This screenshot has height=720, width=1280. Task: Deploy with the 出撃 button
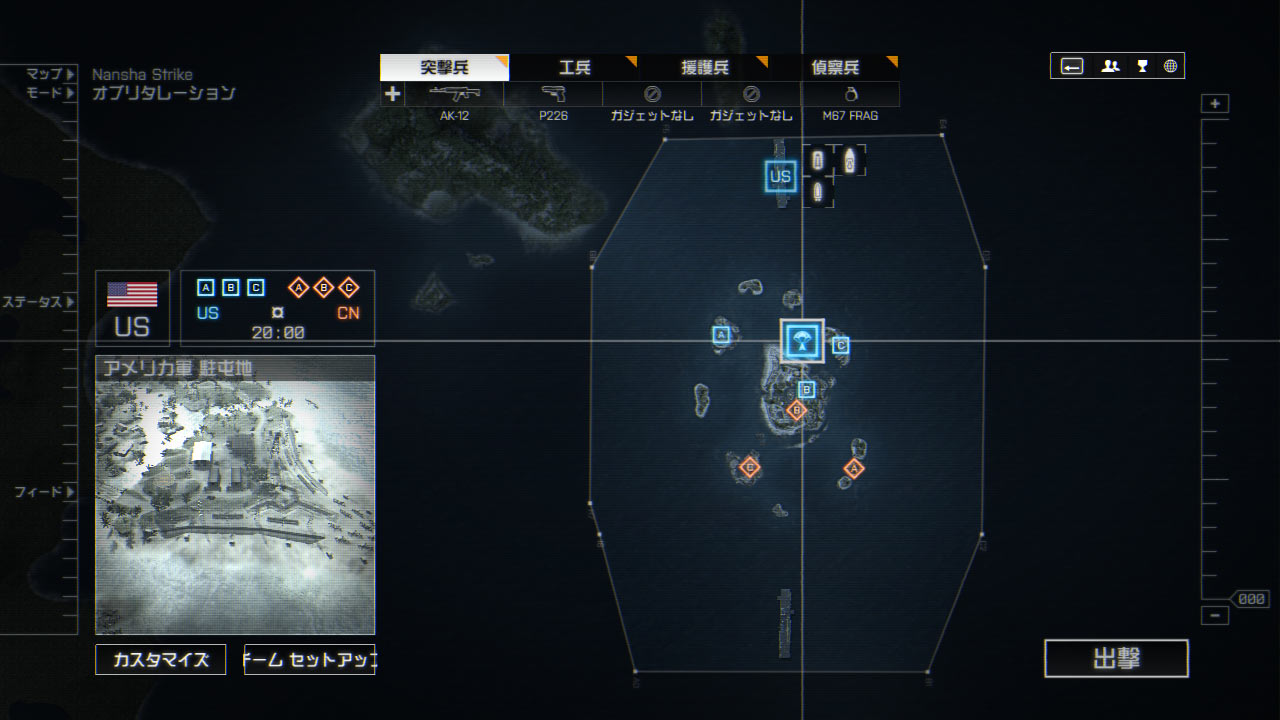click(1116, 658)
